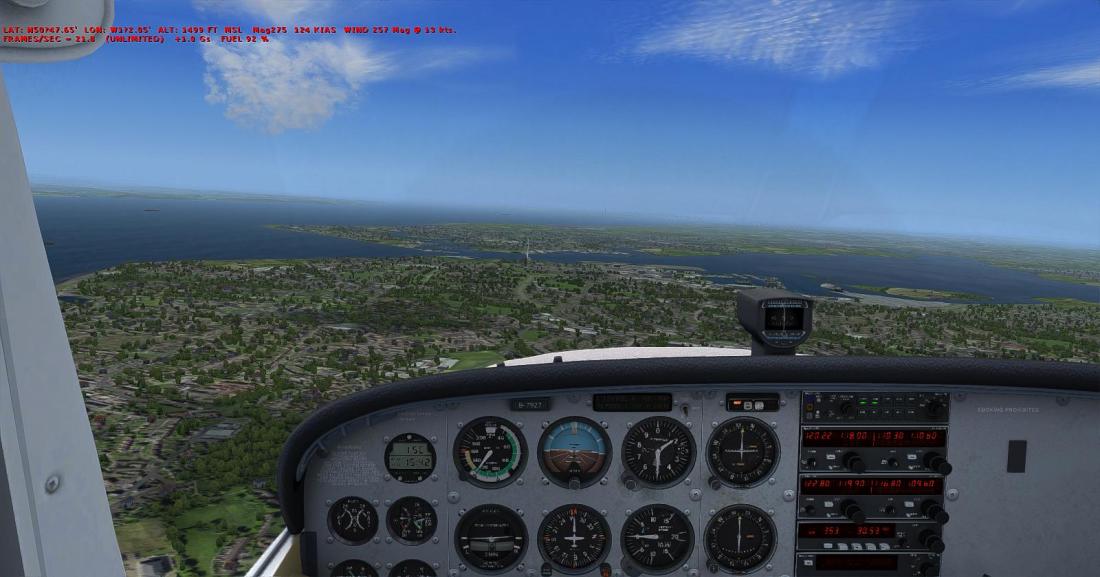The image size is (1100, 577).
Task: Toggle the lit COM1 audio panel button
Action: pos(862,401)
